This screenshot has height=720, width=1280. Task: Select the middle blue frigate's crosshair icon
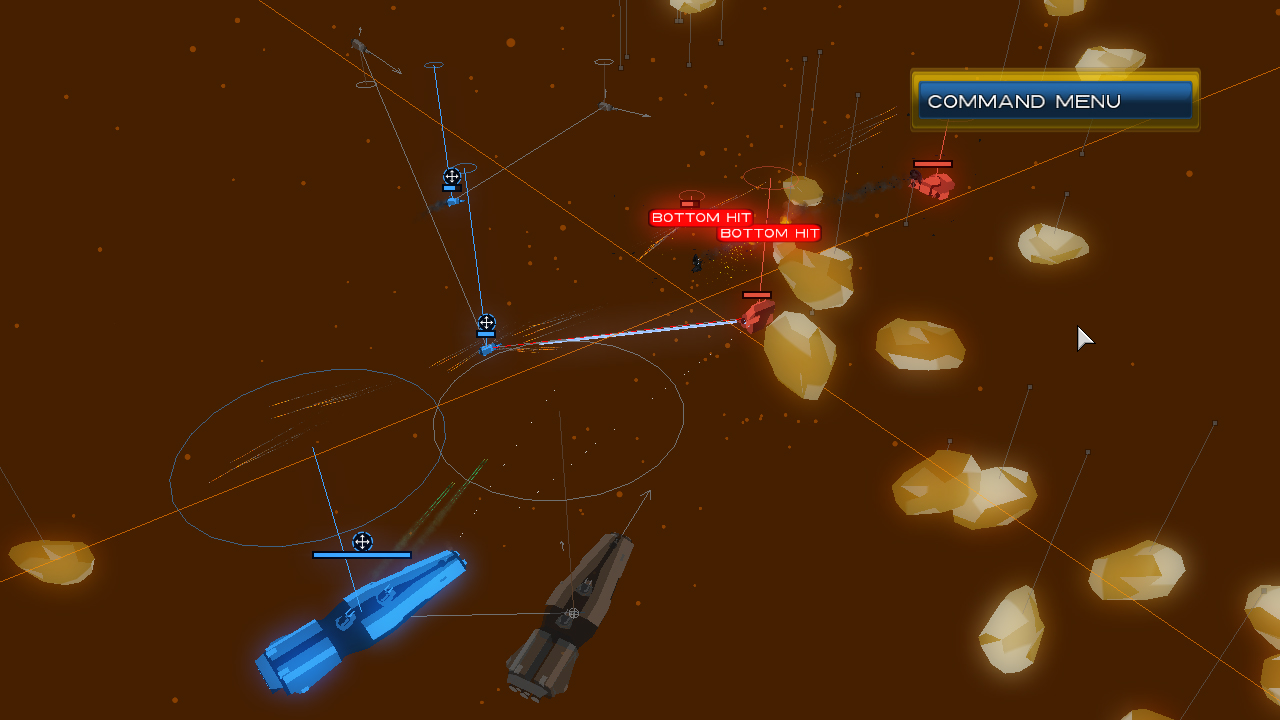coord(486,323)
